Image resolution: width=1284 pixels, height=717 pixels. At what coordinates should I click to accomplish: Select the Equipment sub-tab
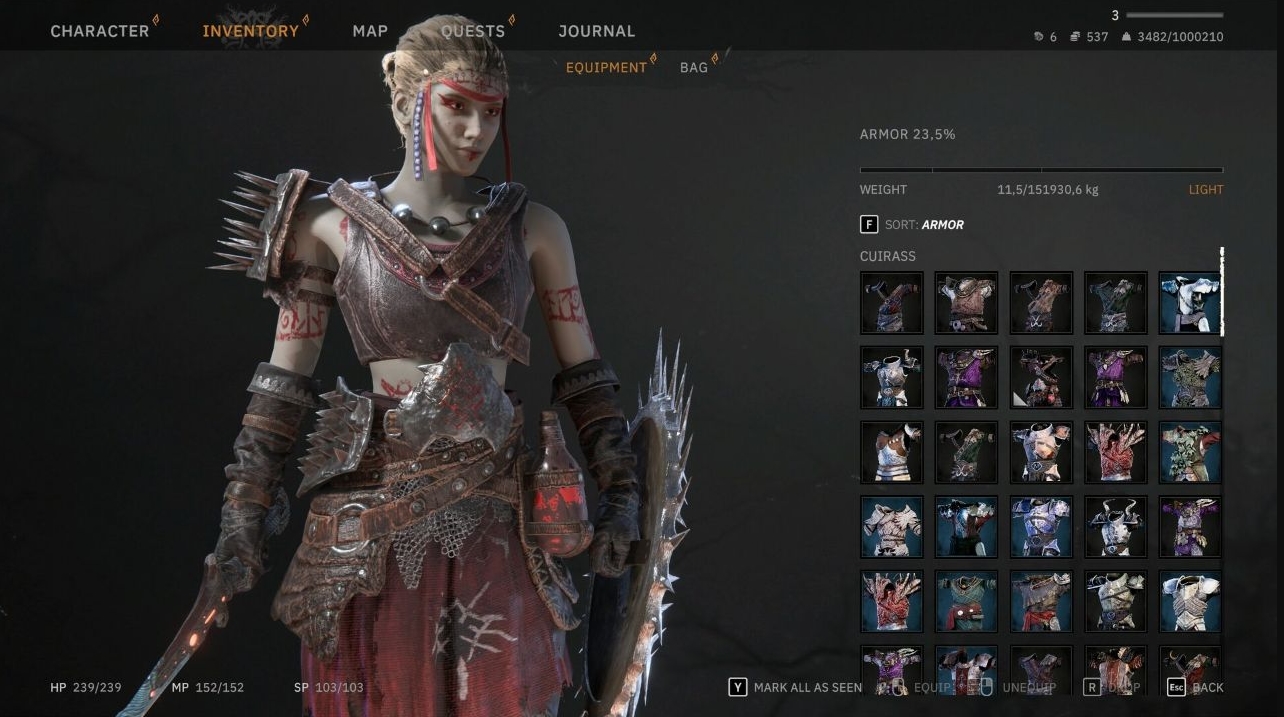pos(606,68)
